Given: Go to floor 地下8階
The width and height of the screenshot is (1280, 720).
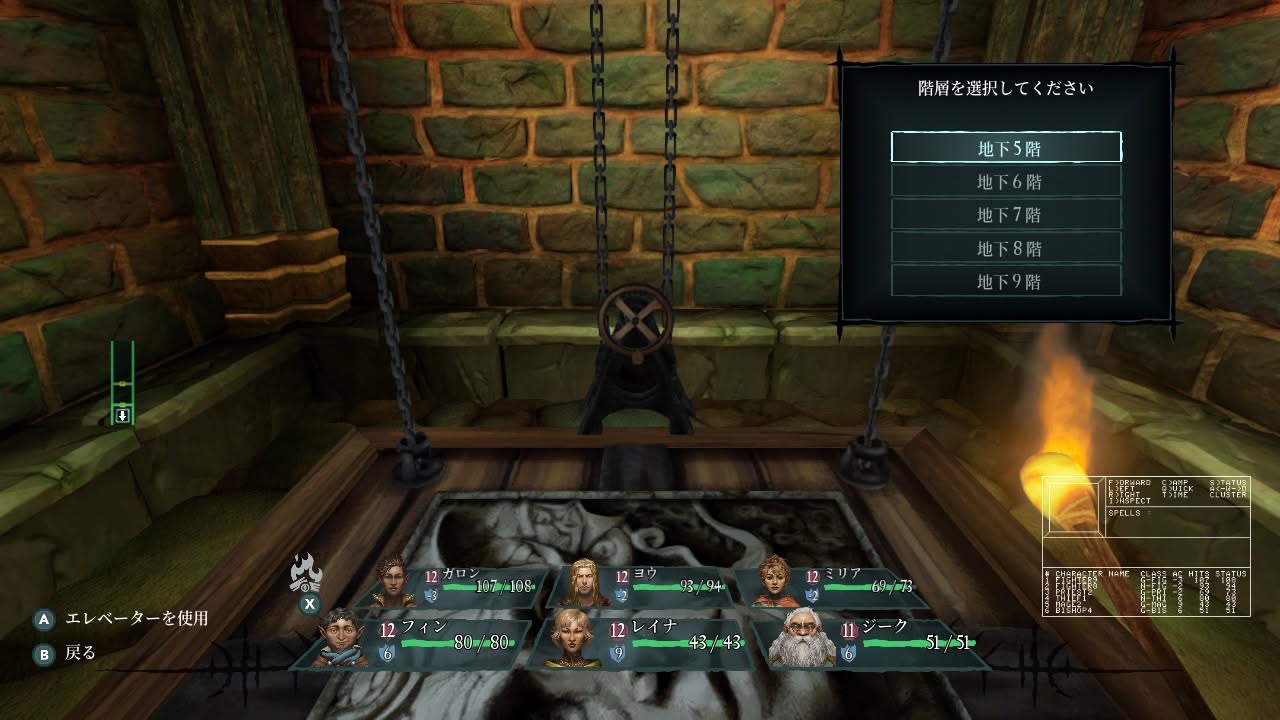Looking at the screenshot, I should coord(1006,248).
